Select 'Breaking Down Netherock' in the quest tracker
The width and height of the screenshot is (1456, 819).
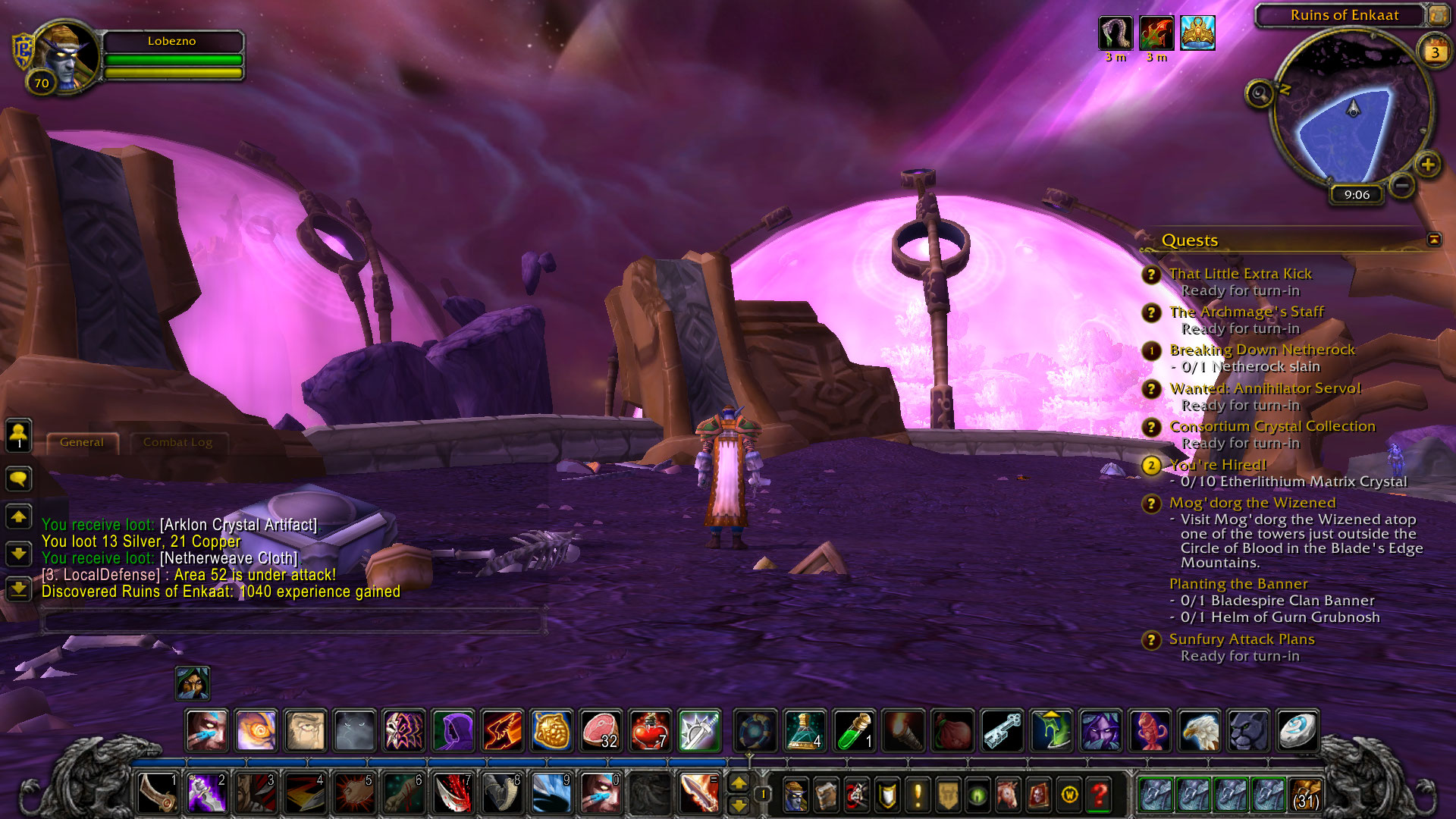coord(1262,350)
